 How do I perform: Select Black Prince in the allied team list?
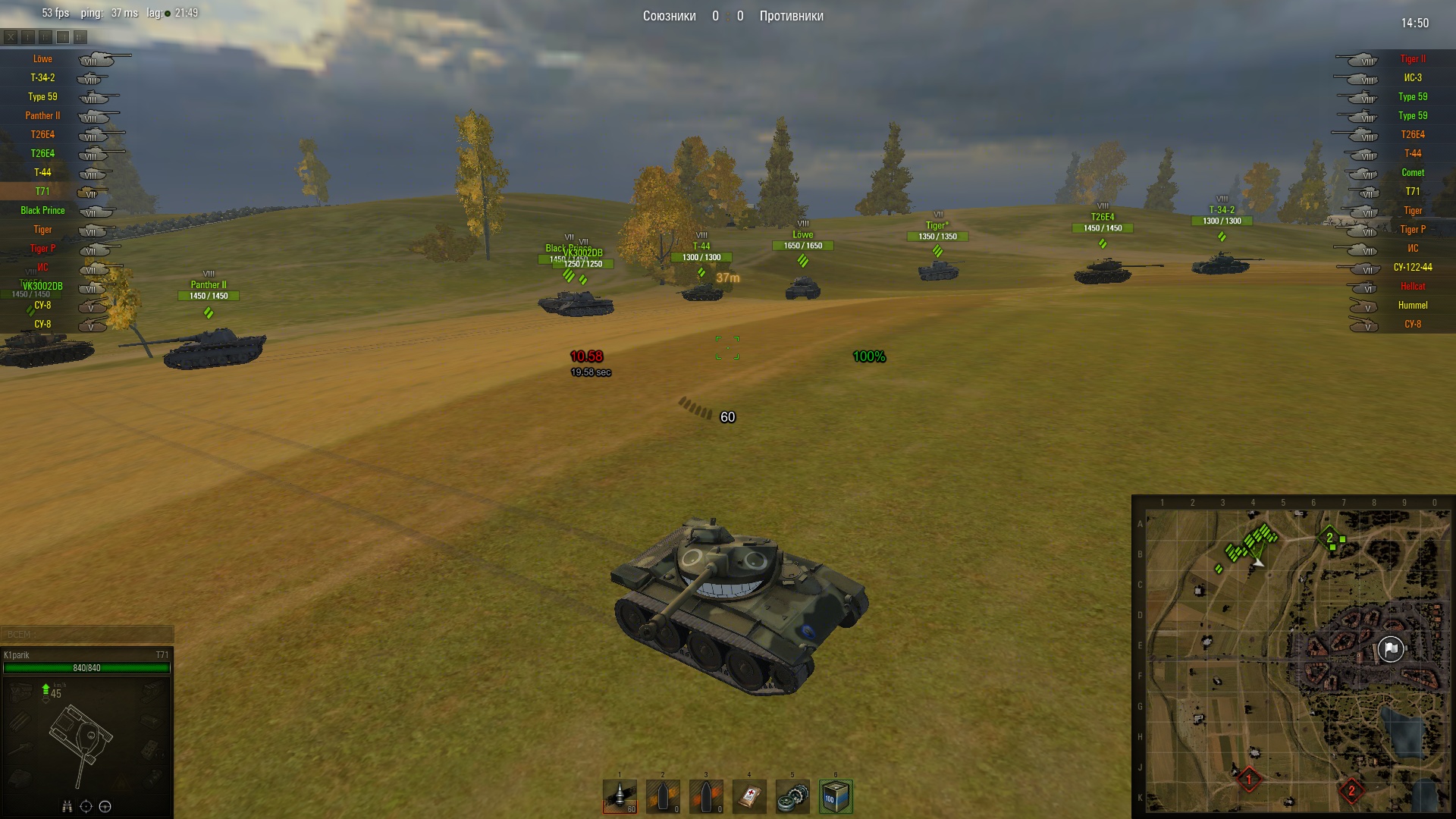point(42,211)
